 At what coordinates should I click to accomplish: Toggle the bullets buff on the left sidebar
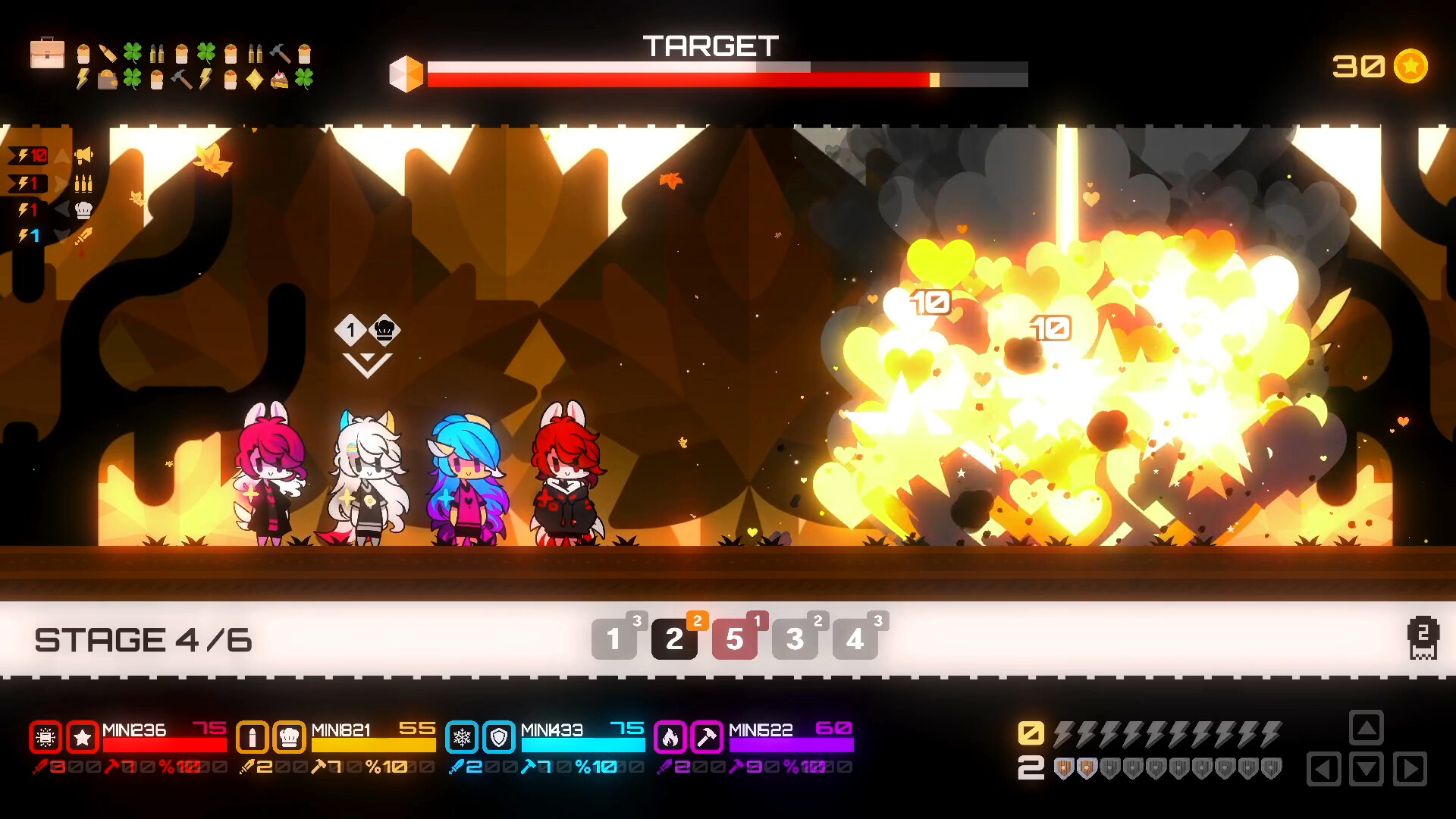83,184
